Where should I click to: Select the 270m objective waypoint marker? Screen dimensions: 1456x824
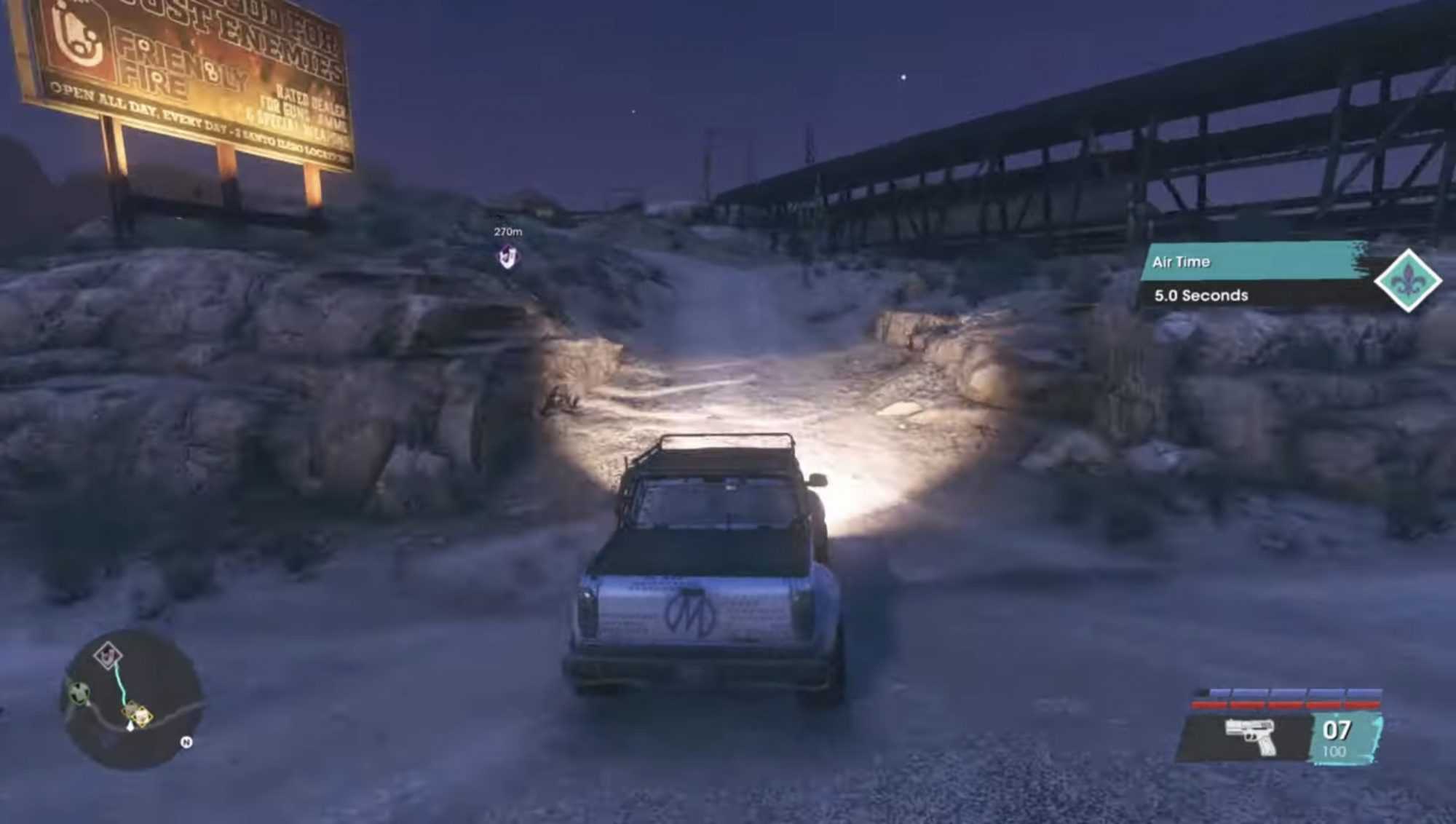[507, 255]
